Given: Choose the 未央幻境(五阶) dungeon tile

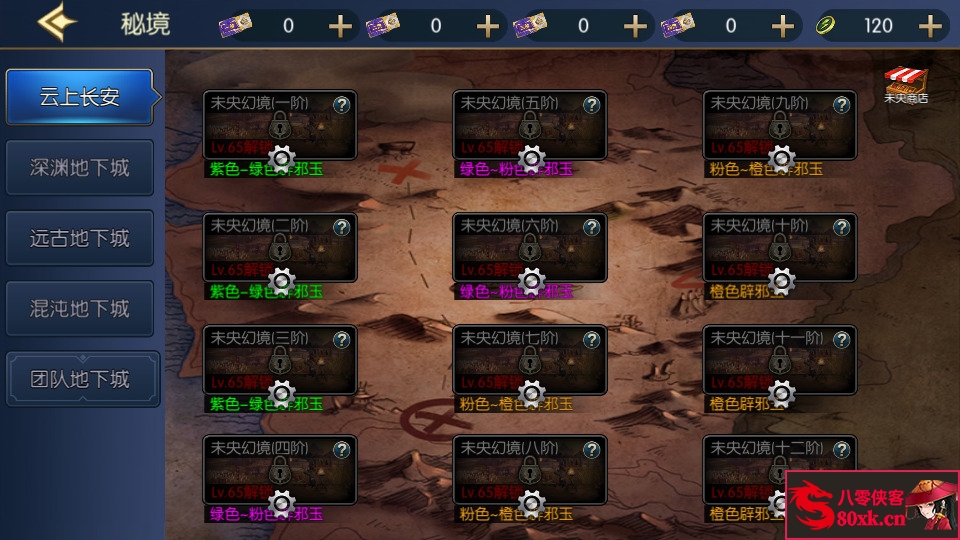Looking at the screenshot, I should point(530,124).
